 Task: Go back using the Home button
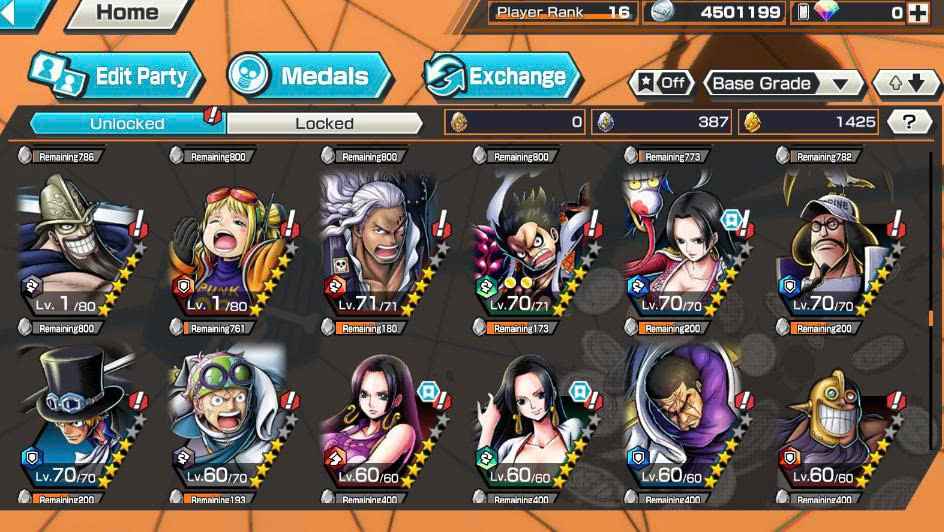(x=126, y=14)
